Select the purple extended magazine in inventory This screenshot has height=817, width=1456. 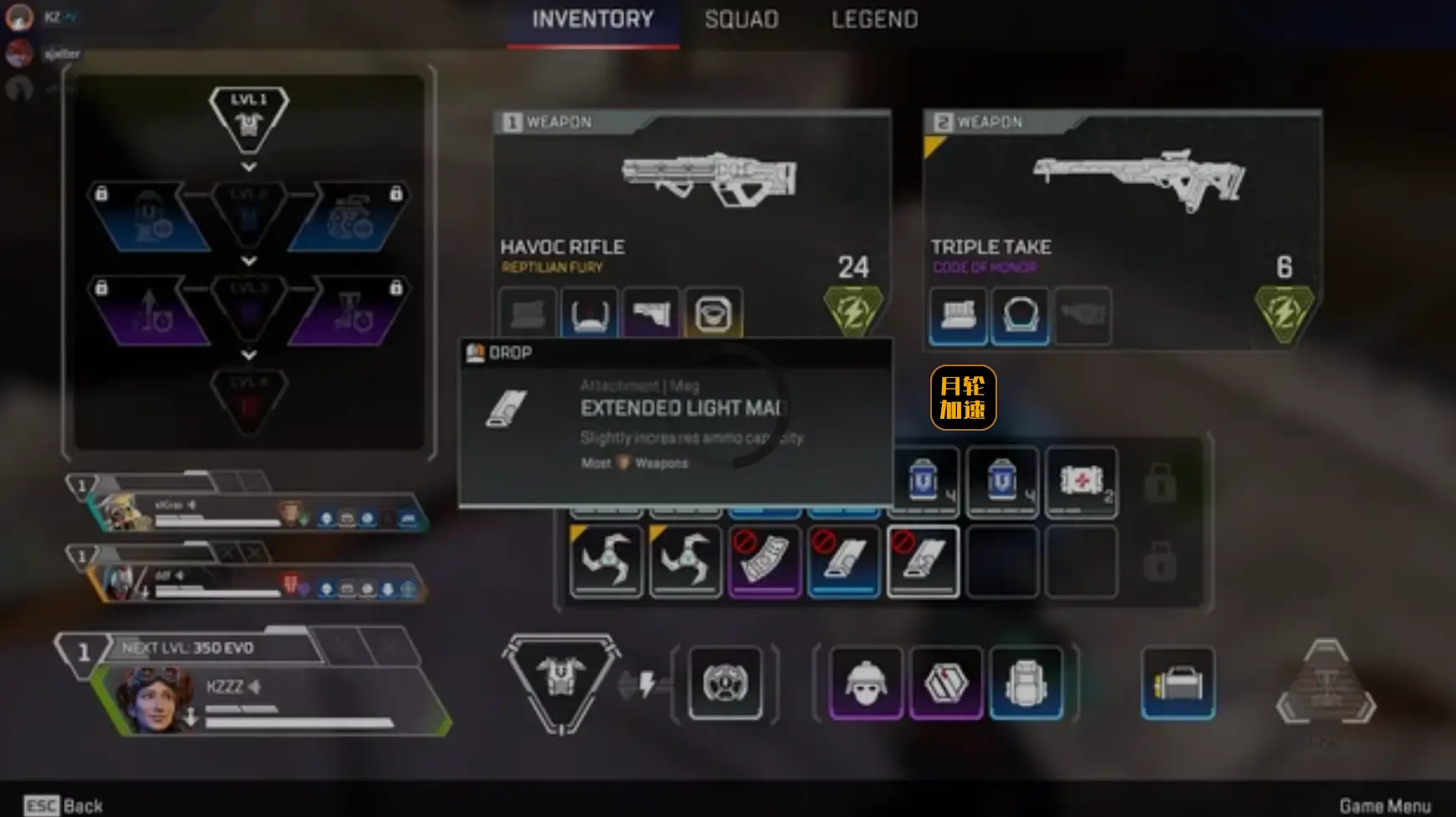764,561
